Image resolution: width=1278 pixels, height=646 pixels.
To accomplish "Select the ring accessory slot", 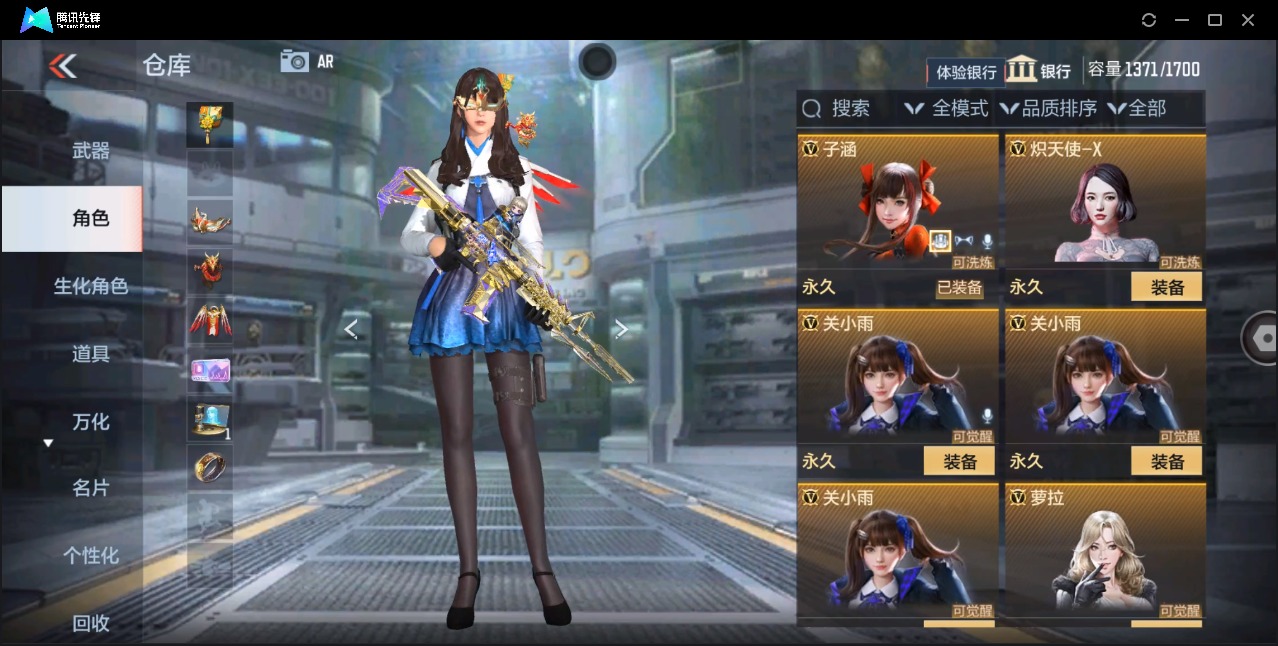I will (210, 468).
